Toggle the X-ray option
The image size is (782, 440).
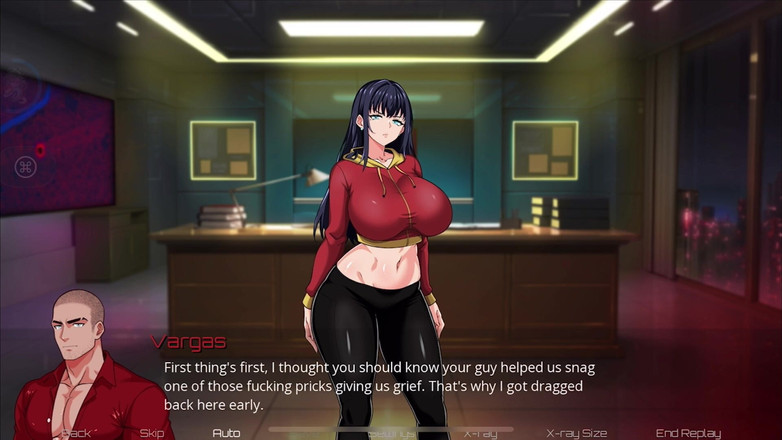(480, 433)
